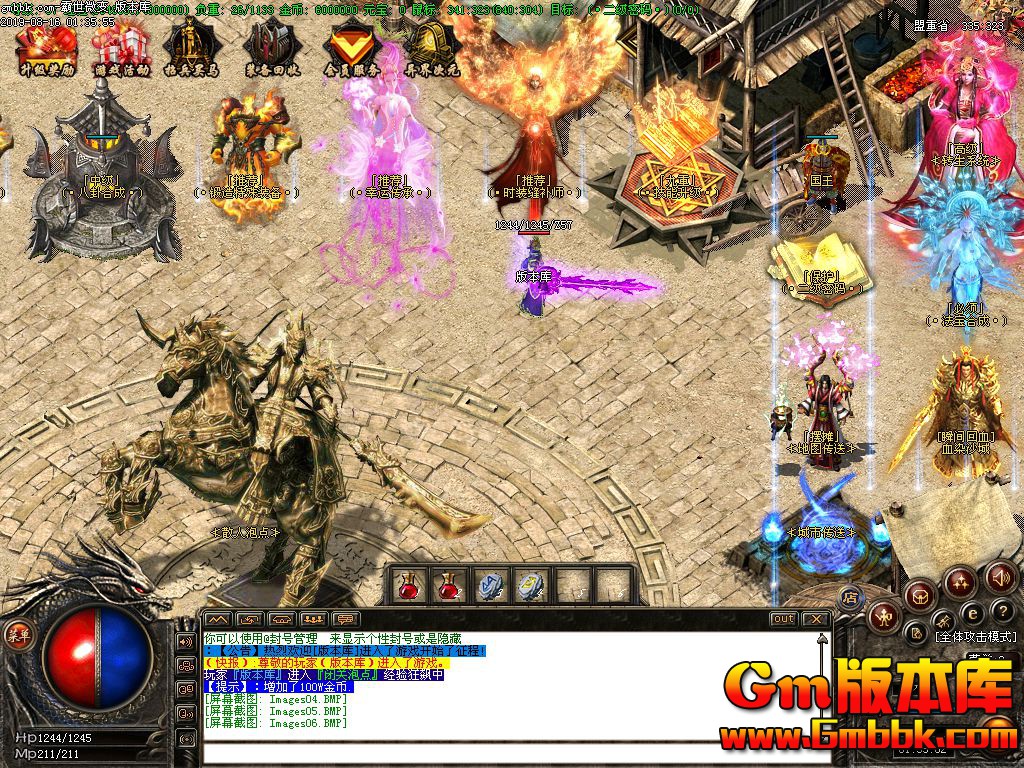Use the second red potion hotbar slot

pyautogui.click(x=449, y=586)
